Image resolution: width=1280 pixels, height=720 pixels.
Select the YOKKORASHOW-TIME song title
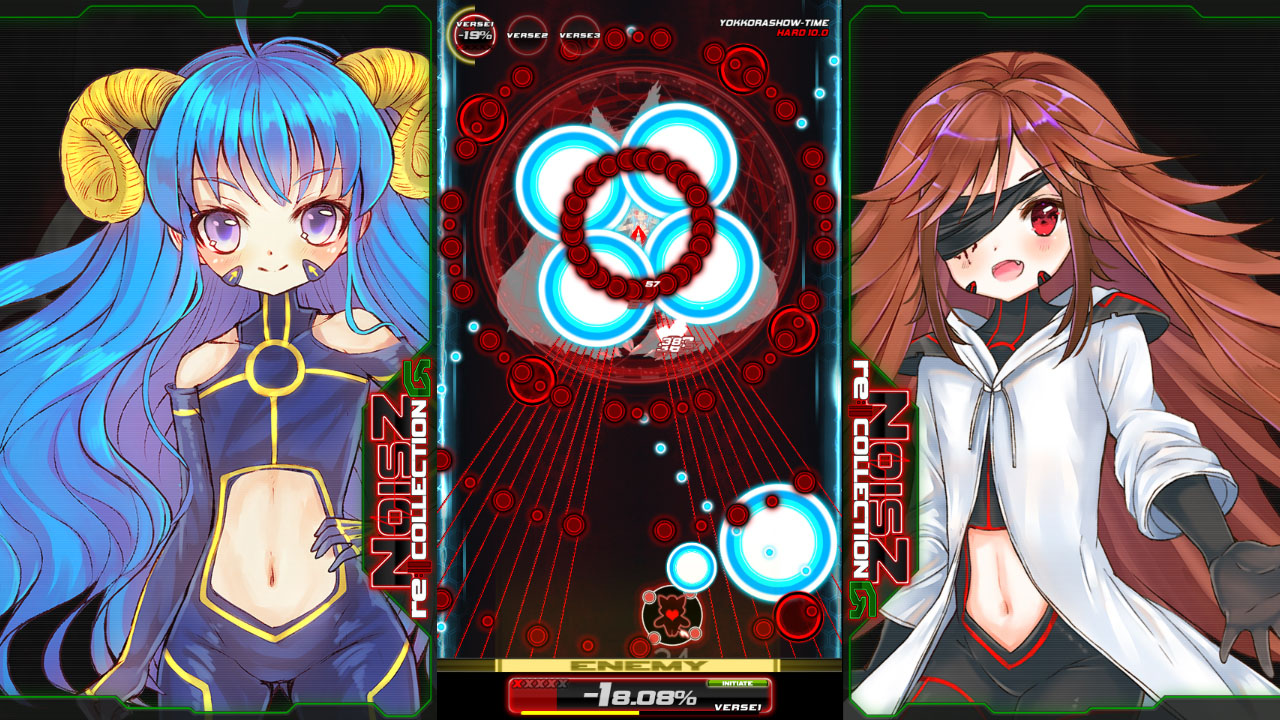pyautogui.click(x=774, y=22)
